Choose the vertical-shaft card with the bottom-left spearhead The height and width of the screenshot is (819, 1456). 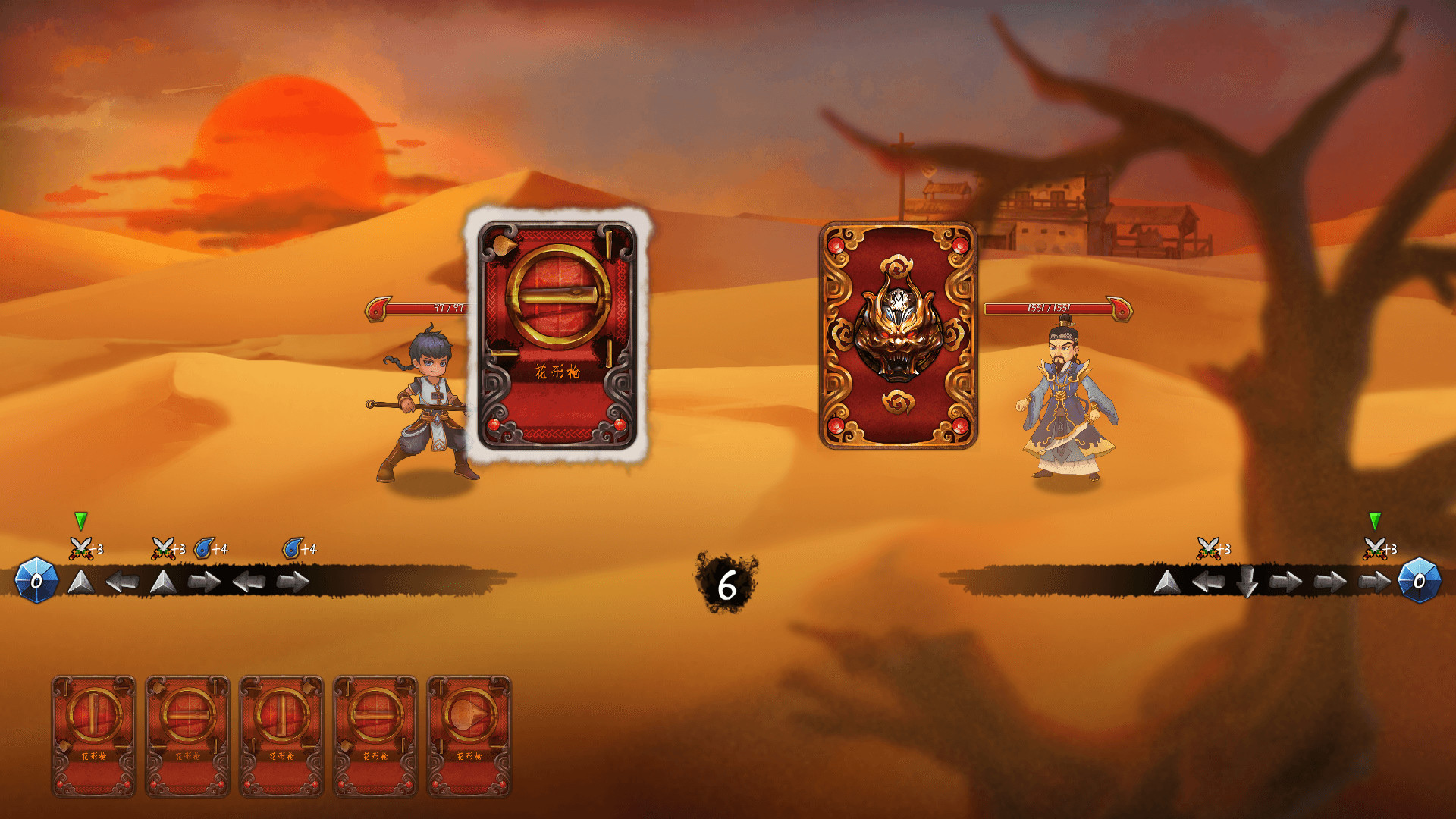pos(93,736)
